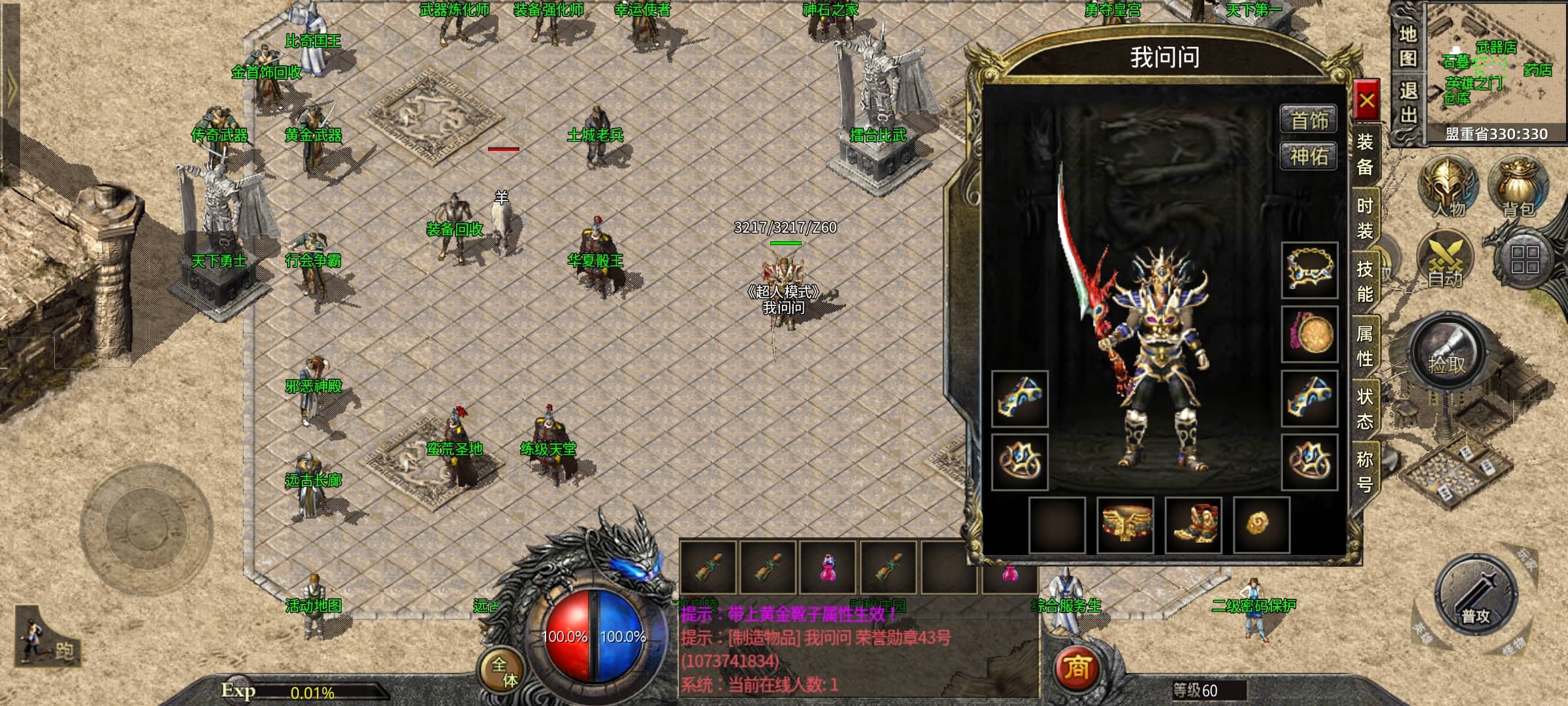1568x706 pixels.
Task: Open the 商 shop button
Action: click(1077, 668)
